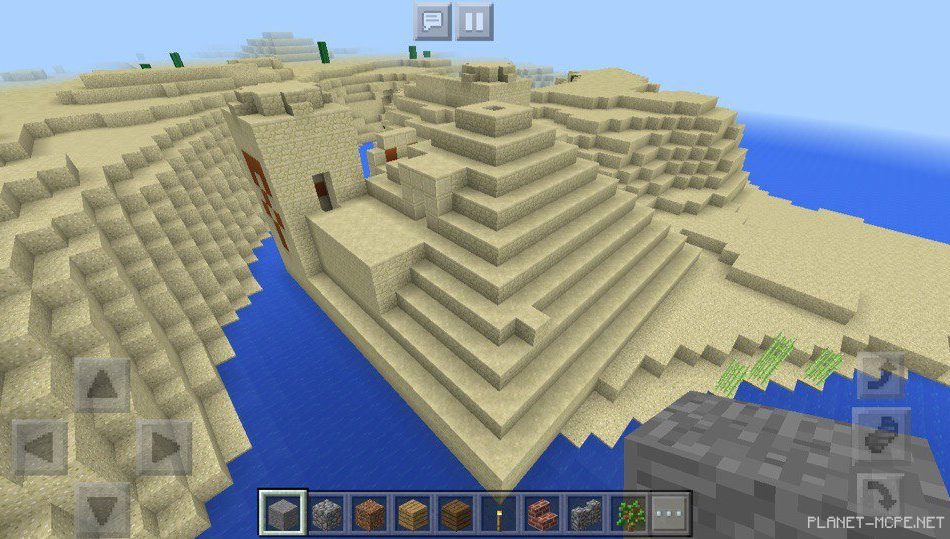Viewport: 950px width, 539px height.
Task: Select the cobblestone stairs slot
Action: click(x=585, y=513)
